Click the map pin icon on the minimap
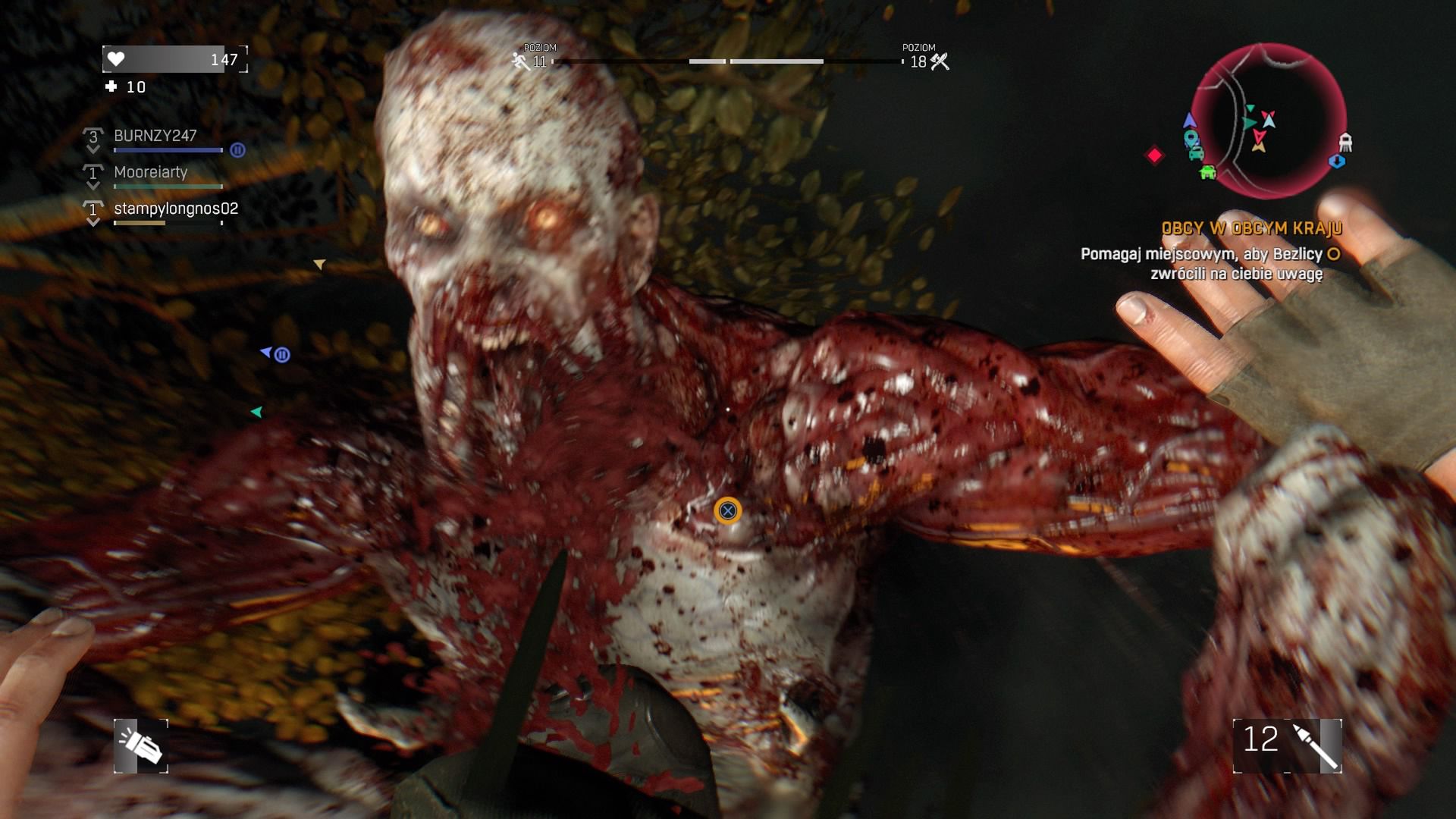Image resolution: width=1456 pixels, height=819 pixels. tap(1191, 138)
